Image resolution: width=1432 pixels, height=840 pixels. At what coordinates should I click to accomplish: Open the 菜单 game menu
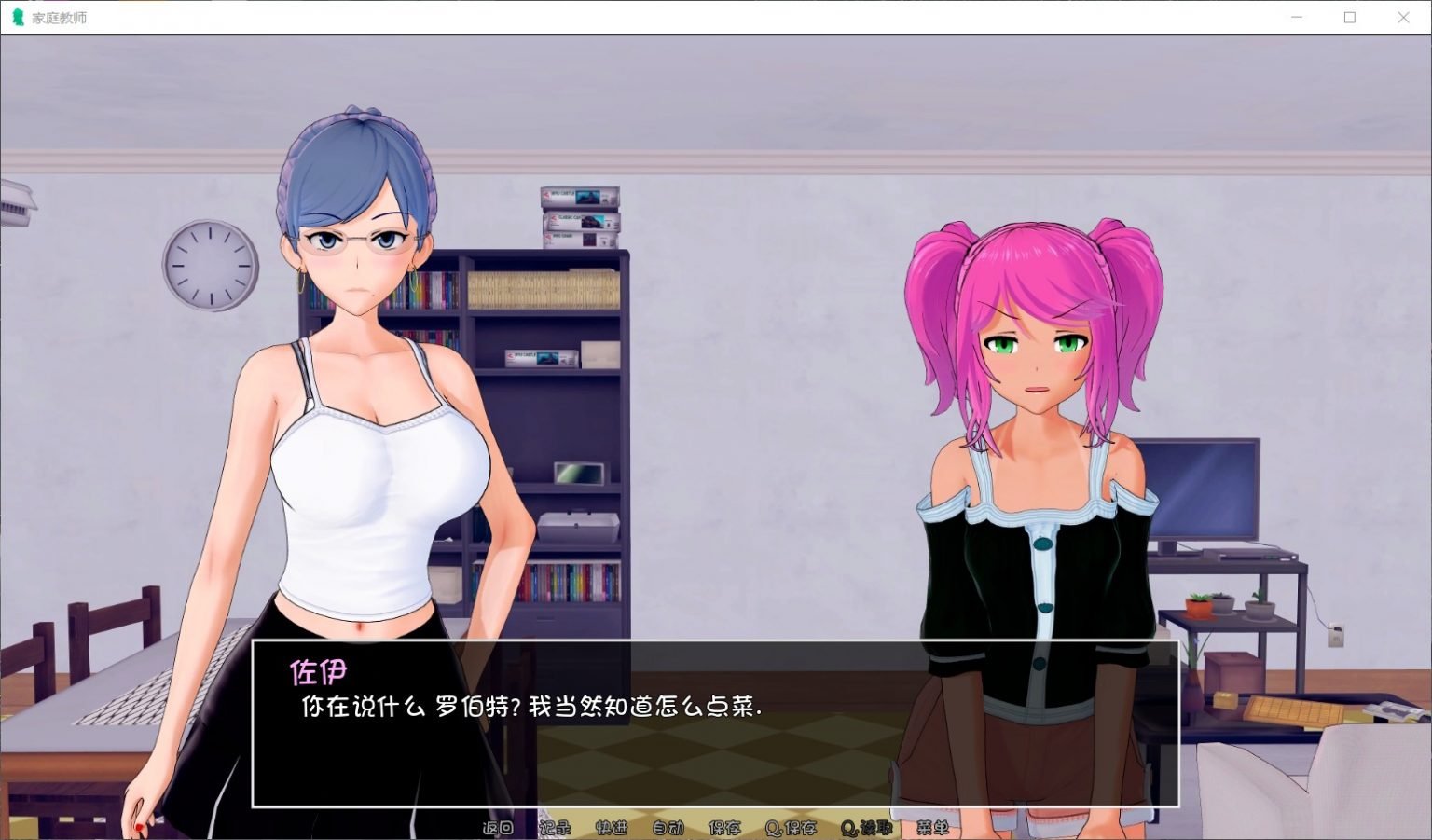point(935,828)
